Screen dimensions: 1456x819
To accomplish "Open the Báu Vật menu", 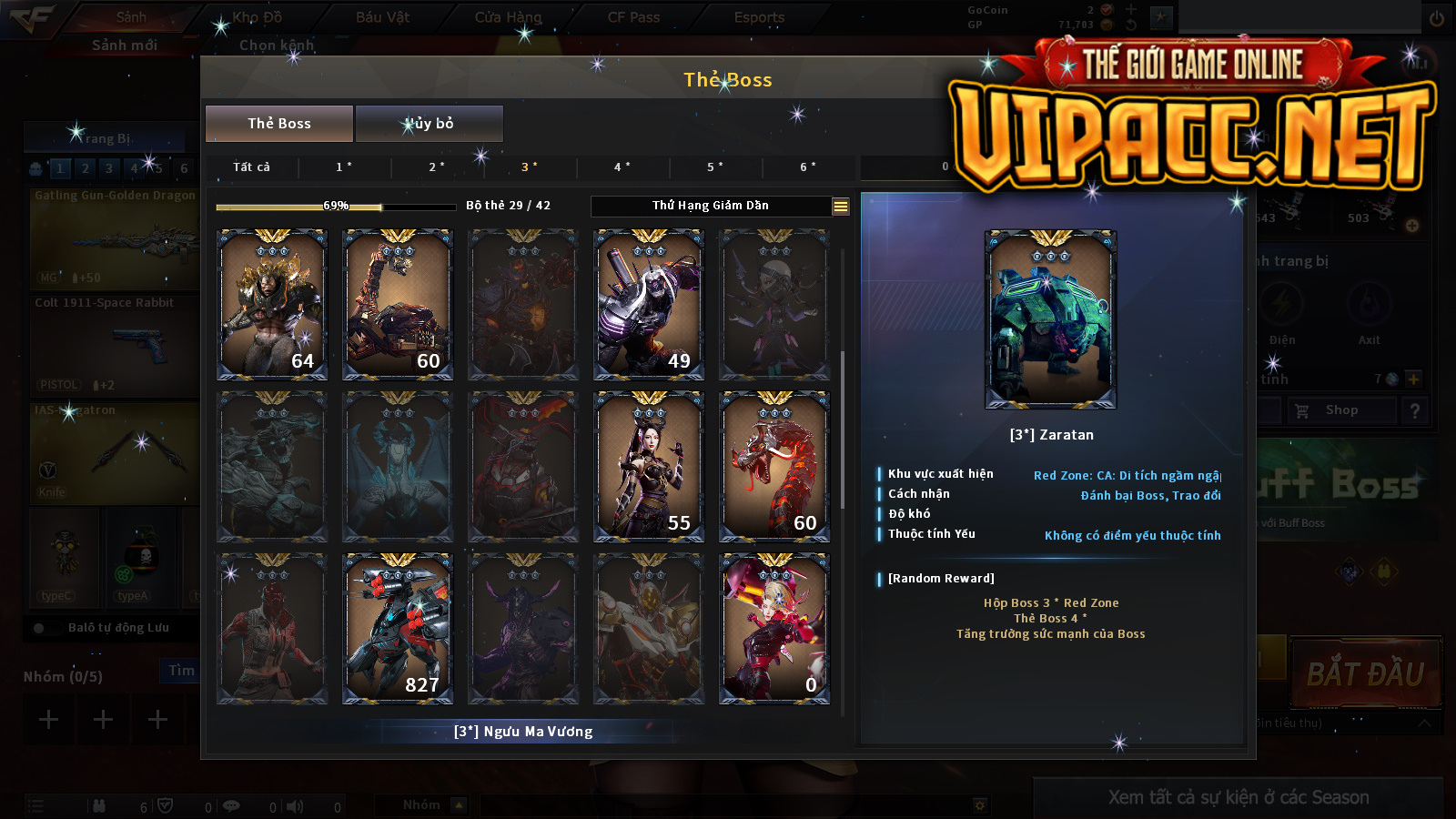I will (x=382, y=17).
